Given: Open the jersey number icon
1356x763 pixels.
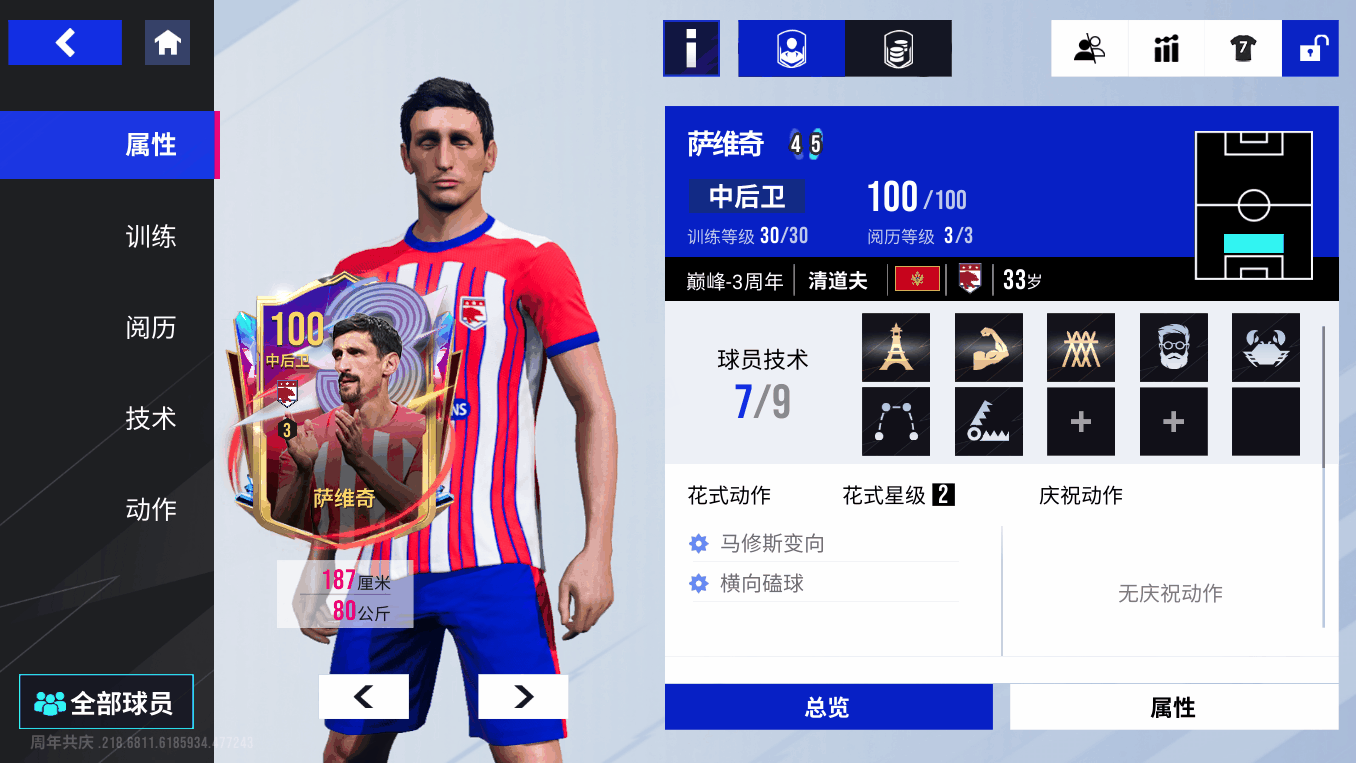Looking at the screenshot, I should [x=1243, y=48].
